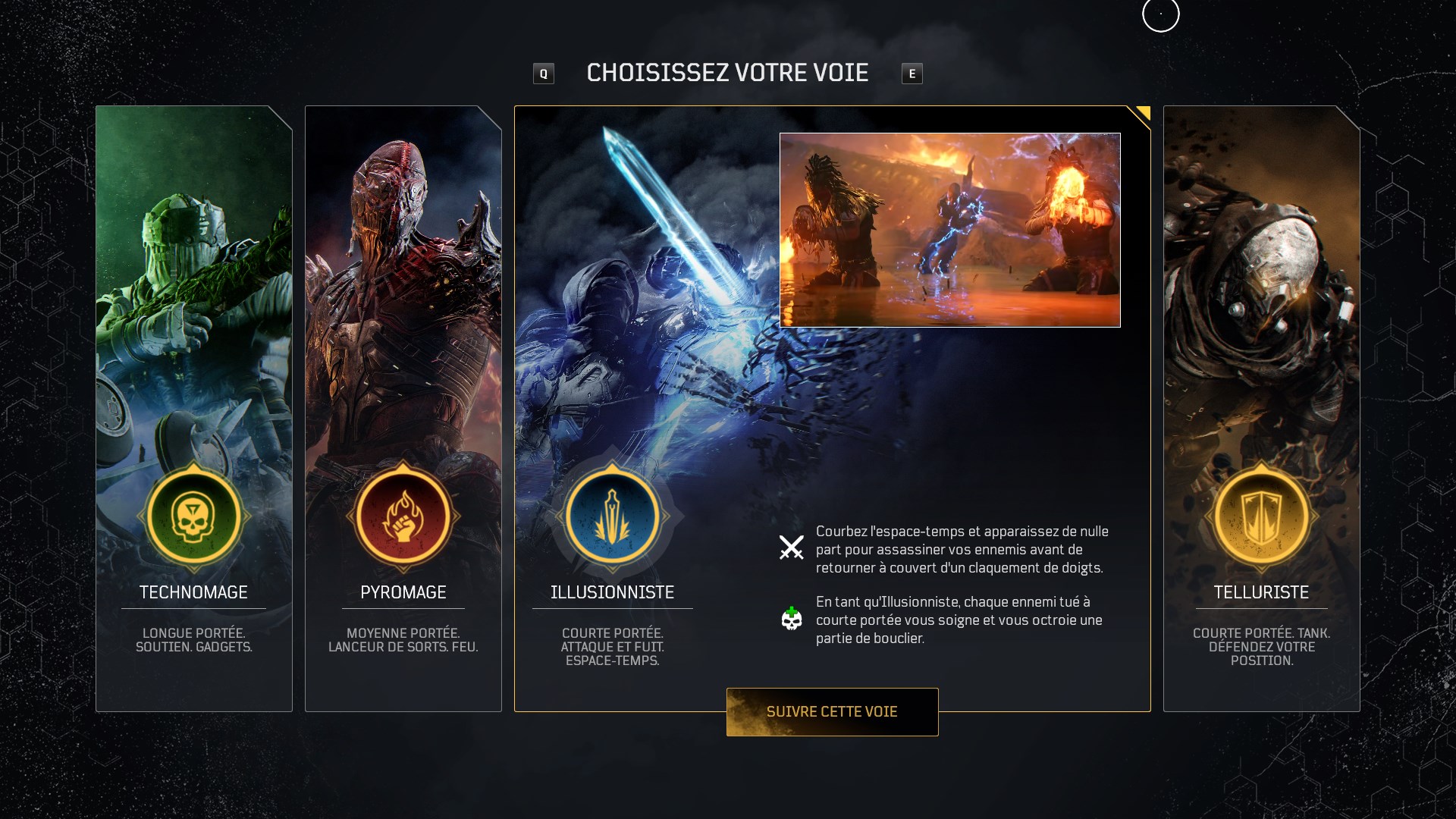Click the PYROMAGE name label
Image resolution: width=1456 pixels, height=819 pixels.
pos(403,592)
